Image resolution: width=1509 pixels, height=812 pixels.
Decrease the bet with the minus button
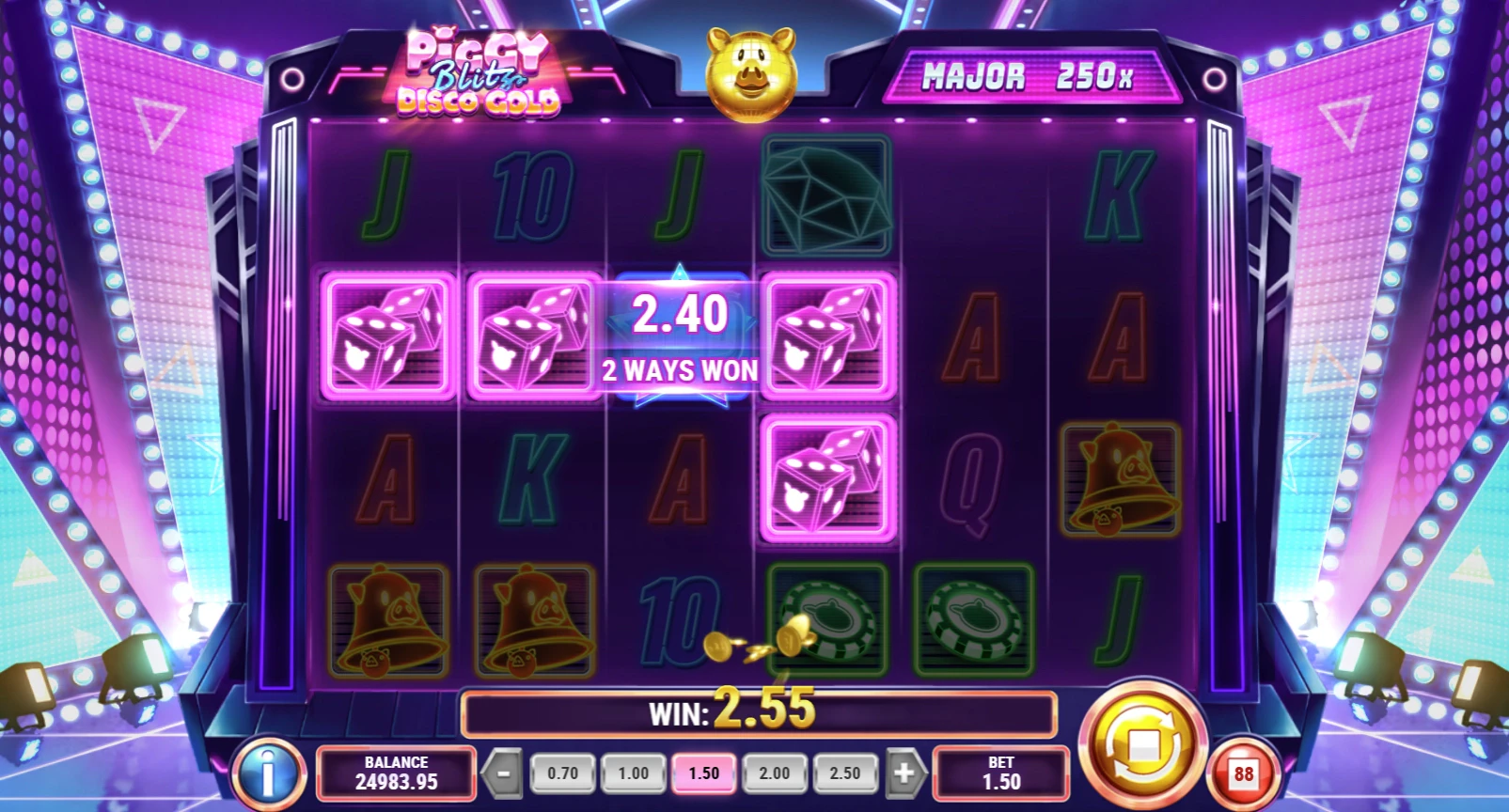point(503,773)
